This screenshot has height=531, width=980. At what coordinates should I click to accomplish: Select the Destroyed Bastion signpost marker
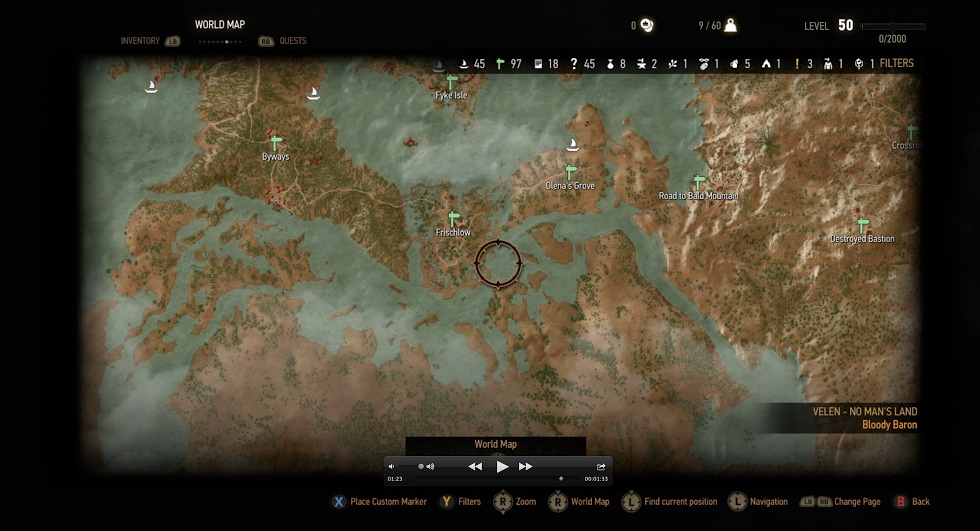pos(863,226)
